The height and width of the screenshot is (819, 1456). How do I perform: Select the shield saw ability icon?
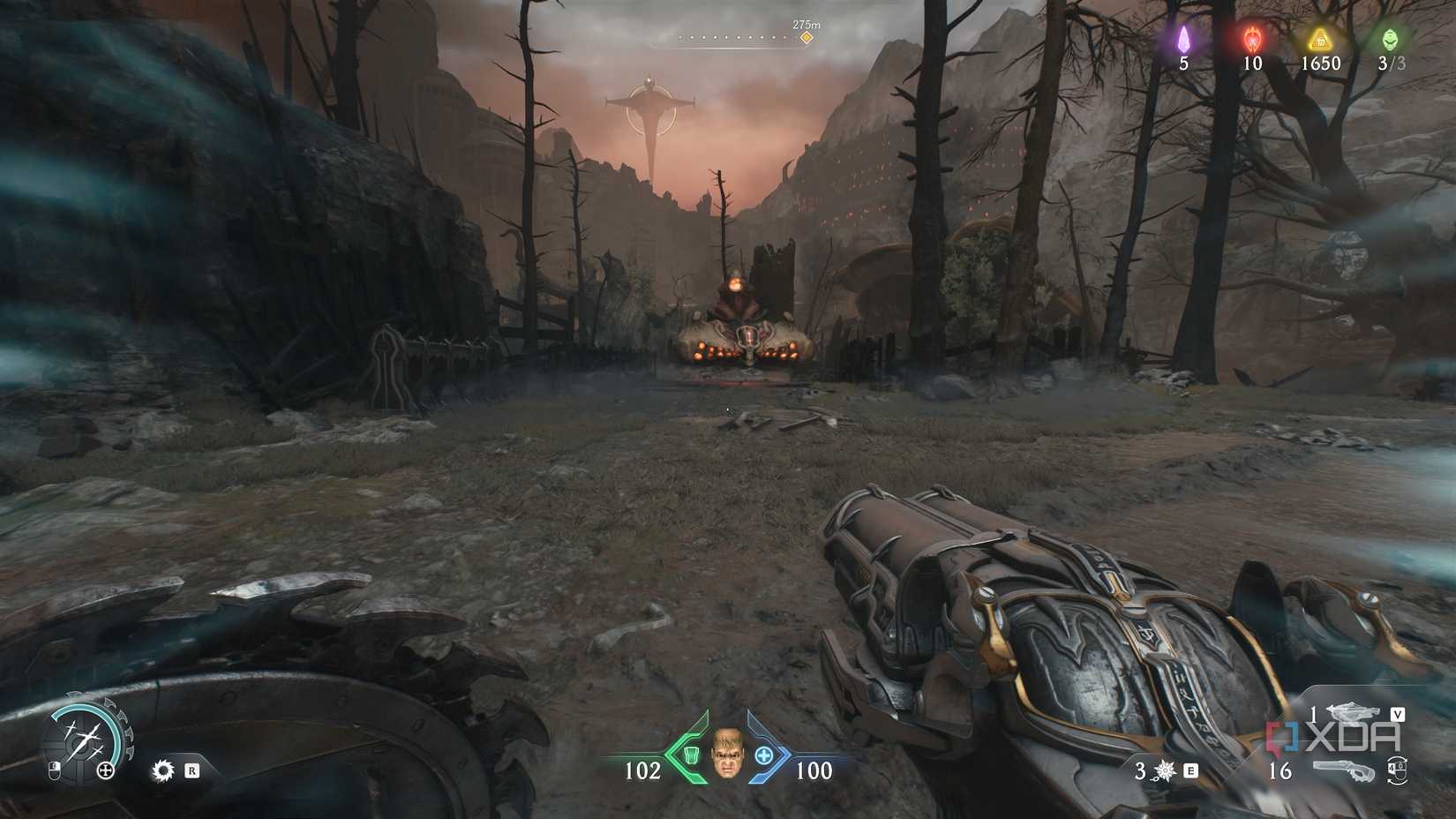[163, 770]
